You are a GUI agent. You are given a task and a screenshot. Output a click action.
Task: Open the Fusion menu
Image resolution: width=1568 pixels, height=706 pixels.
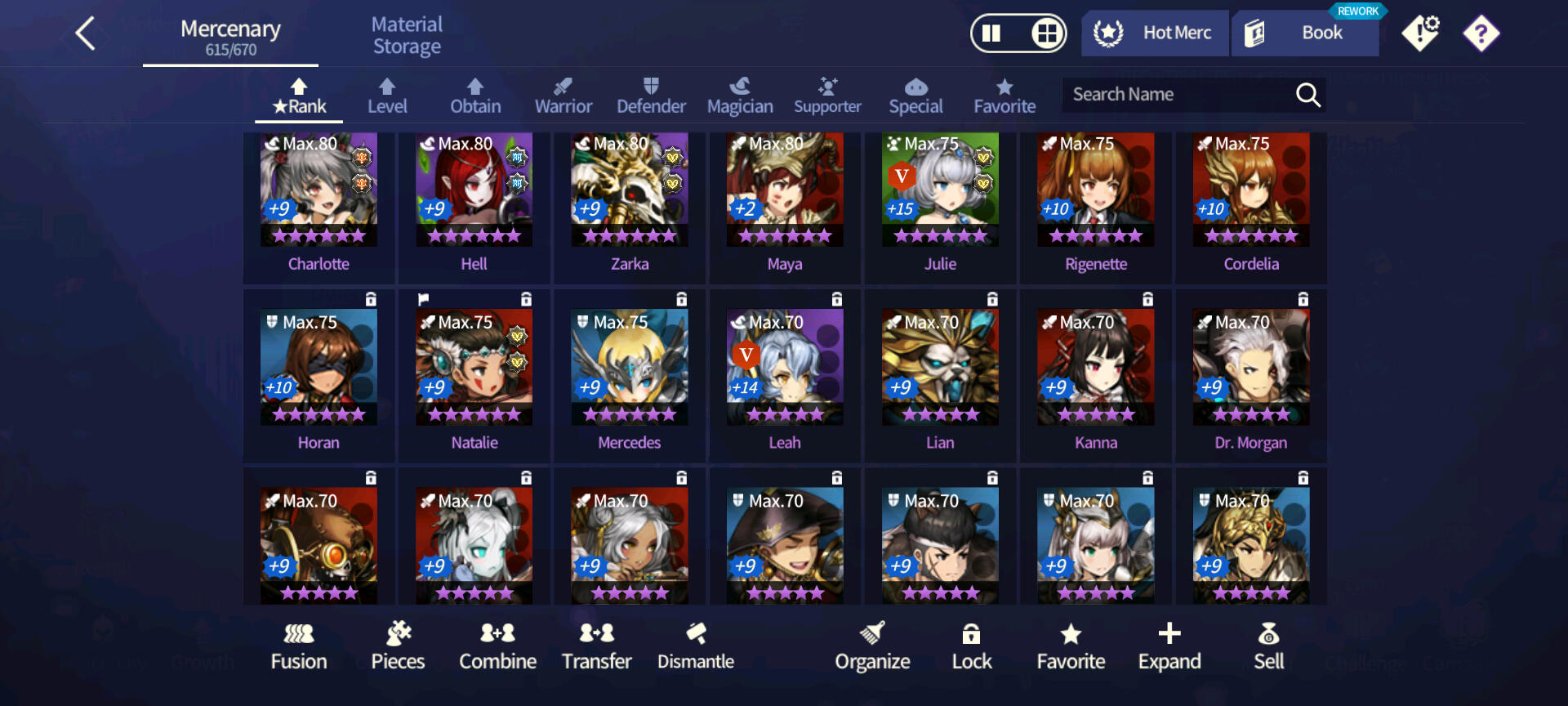[x=299, y=646]
